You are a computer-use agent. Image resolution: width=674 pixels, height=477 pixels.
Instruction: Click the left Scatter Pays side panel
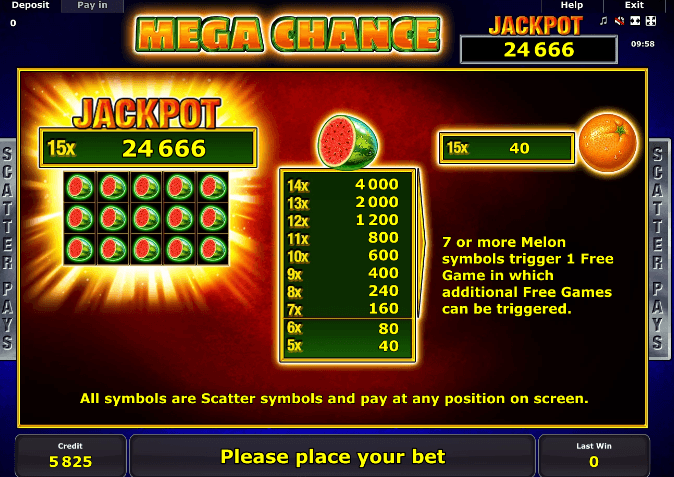click(8, 247)
